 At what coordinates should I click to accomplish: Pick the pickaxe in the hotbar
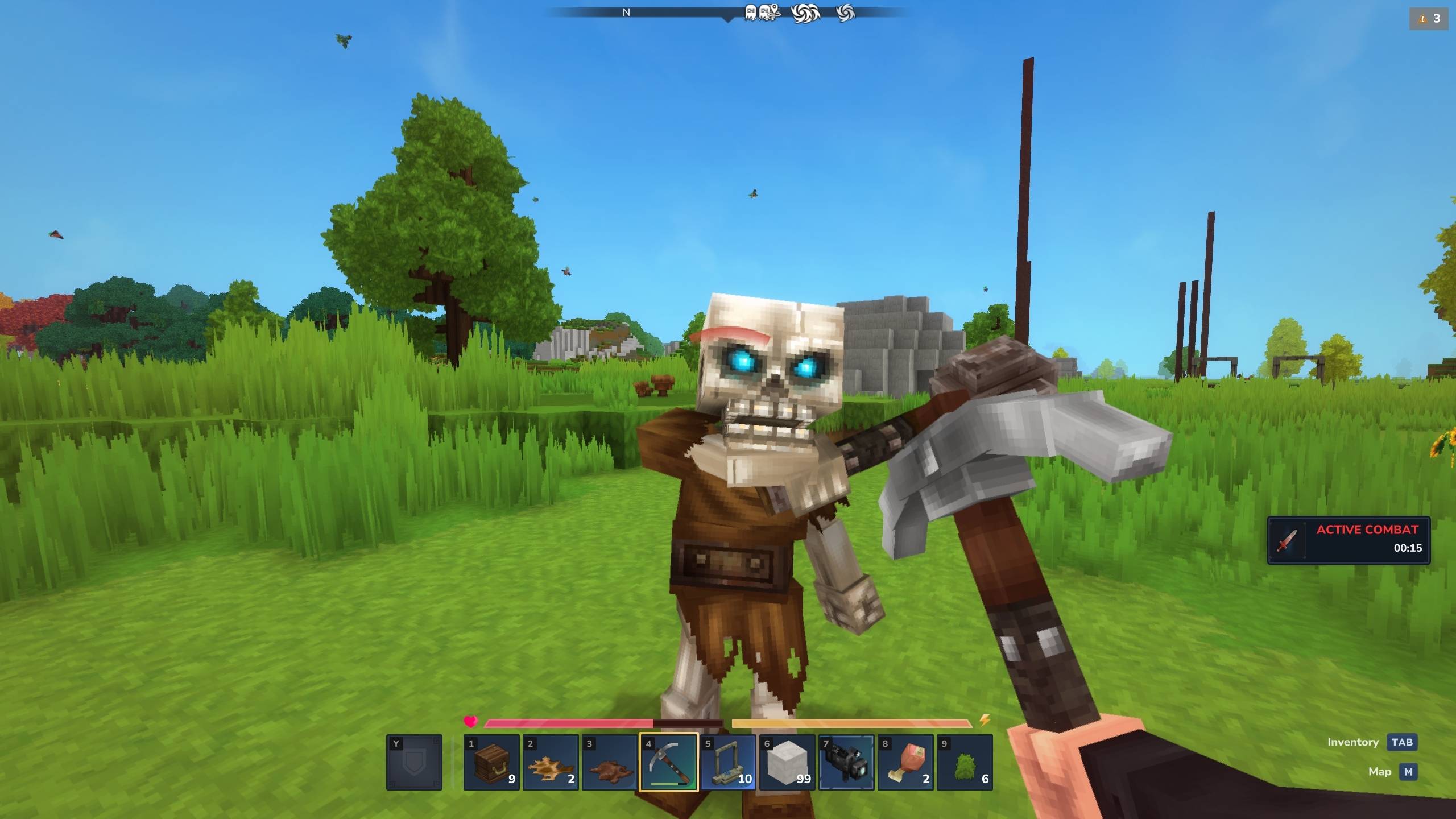pyautogui.click(x=669, y=762)
